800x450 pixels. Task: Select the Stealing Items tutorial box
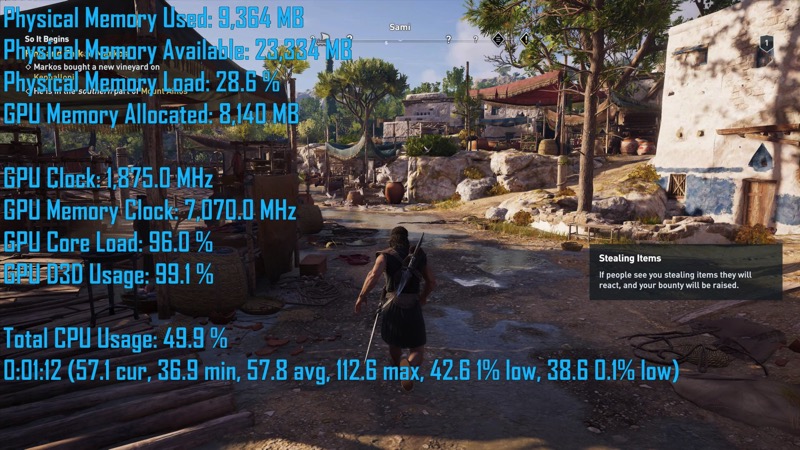(x=684, y=272)
